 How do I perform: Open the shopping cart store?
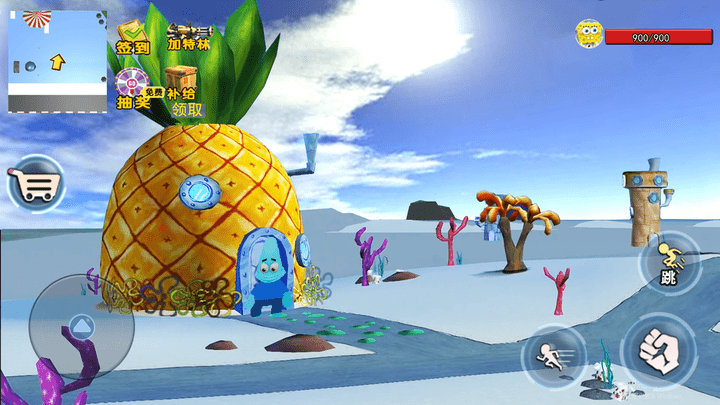[35, 185]
